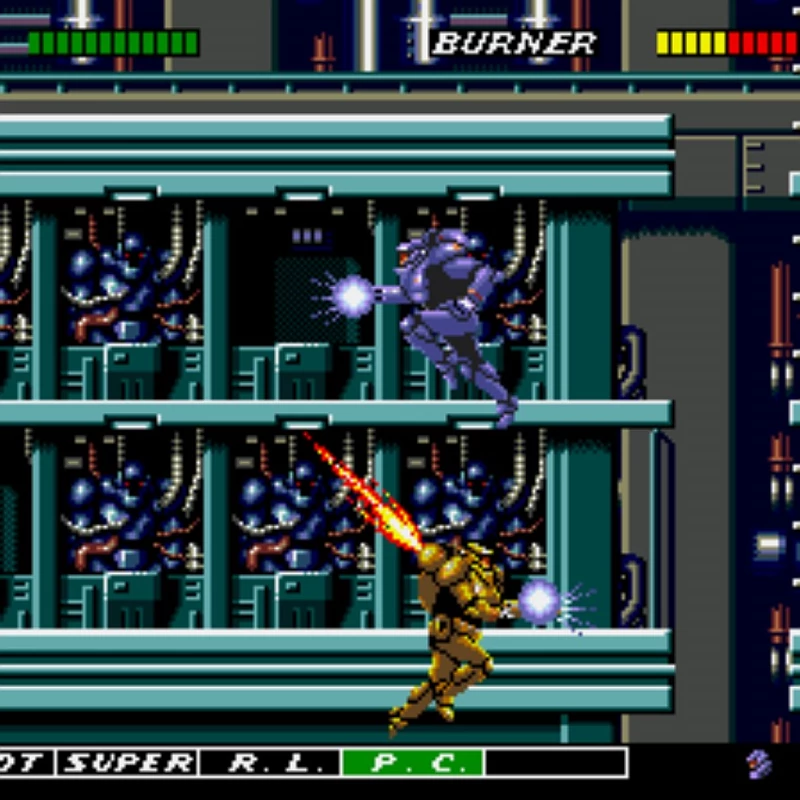Switch to the R. L. weapon
Screen dimensions: 800x800
[x=270, y=763]
